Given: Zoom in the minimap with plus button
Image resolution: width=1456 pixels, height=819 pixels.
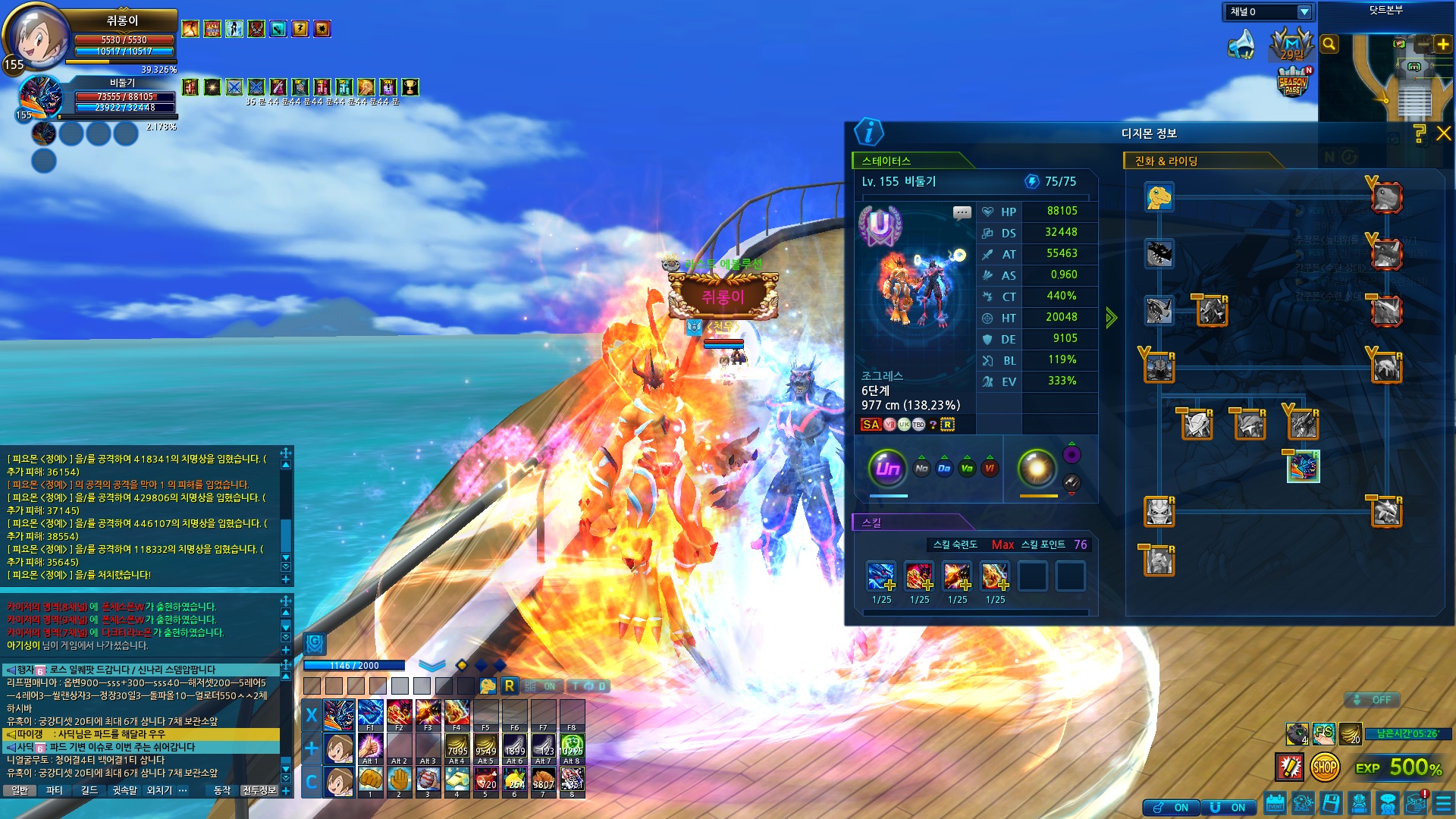Looking at the screenshot, I should coord(1442,44).
